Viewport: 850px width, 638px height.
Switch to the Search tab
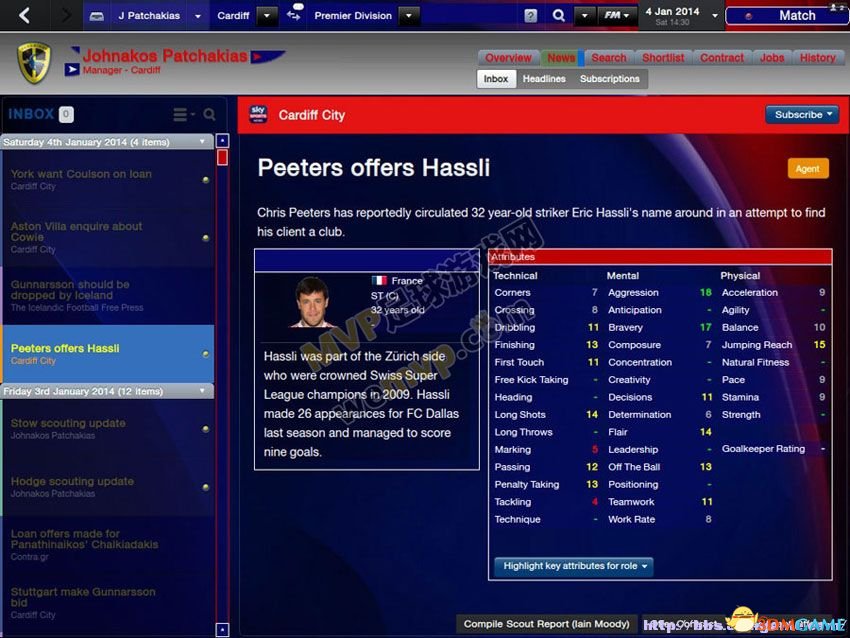(608, 58)
